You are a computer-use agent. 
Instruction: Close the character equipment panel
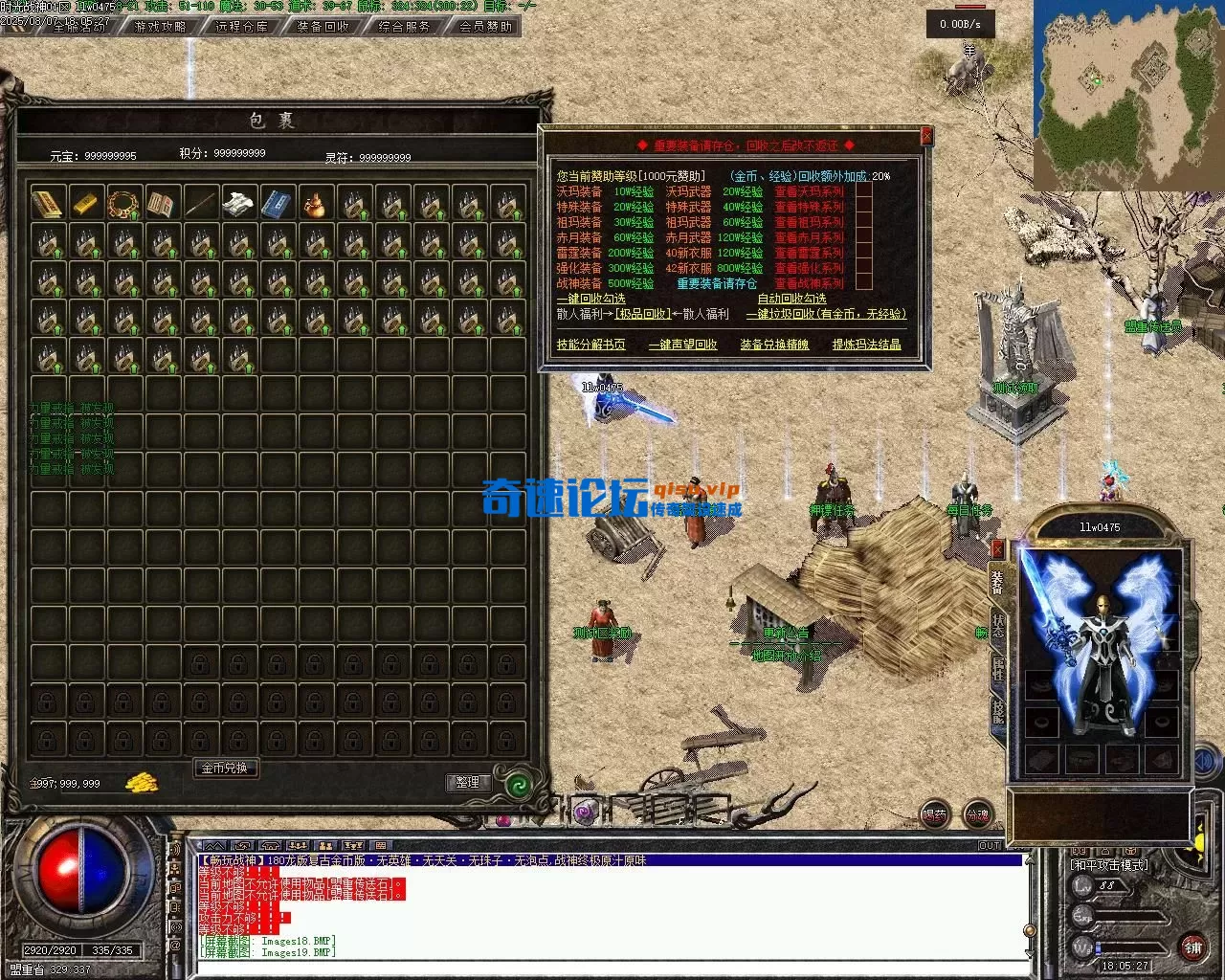[998, 549]
